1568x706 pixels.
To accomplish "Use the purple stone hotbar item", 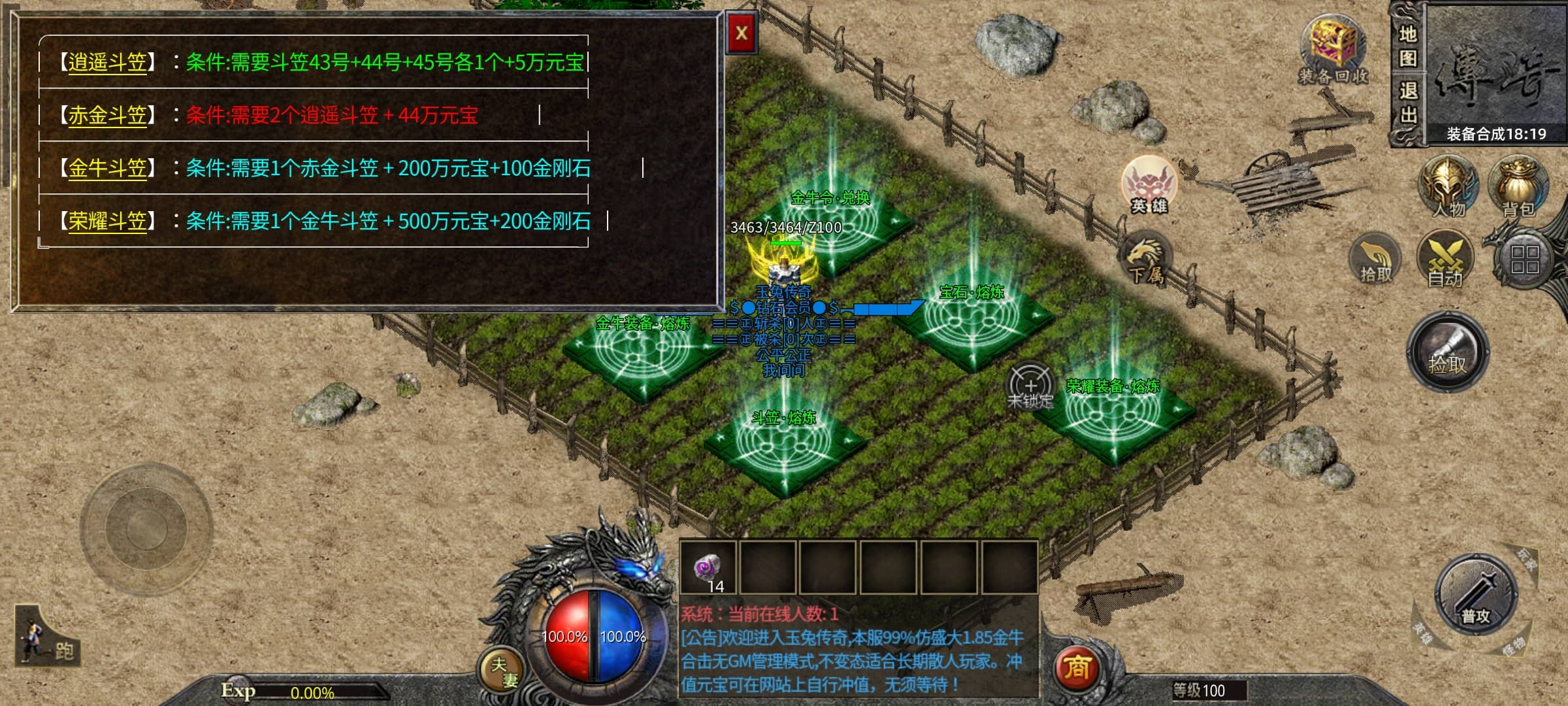I will click(x=708, y=567).
